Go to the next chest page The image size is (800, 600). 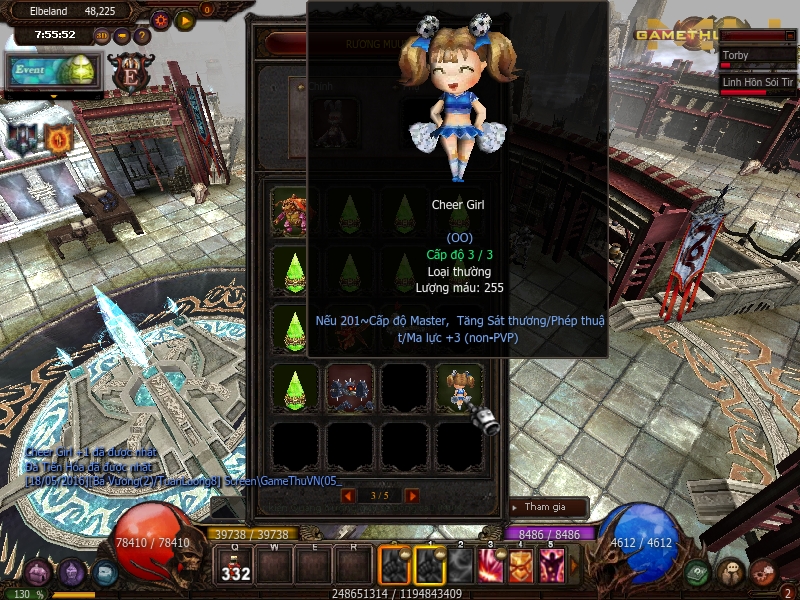click(412, 495)
